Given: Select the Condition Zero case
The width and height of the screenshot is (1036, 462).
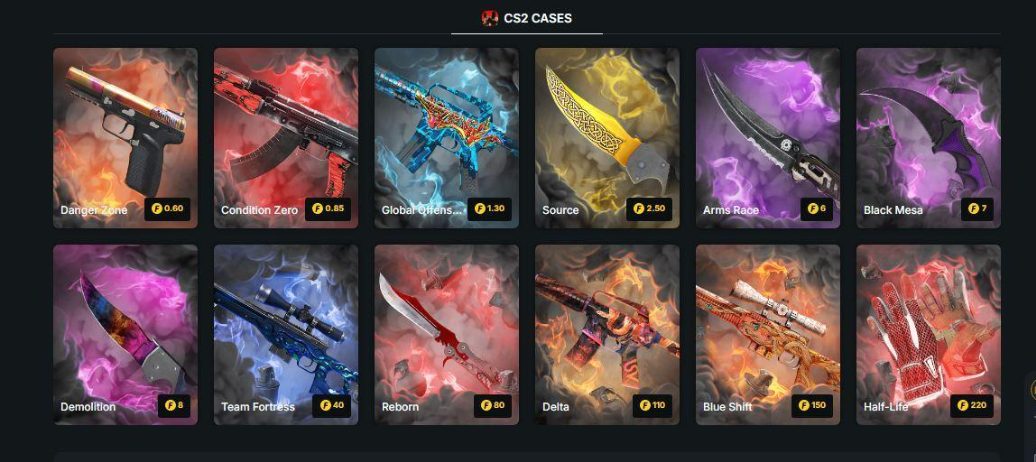Looking at the screenshot, I should (x=286, y=138).
